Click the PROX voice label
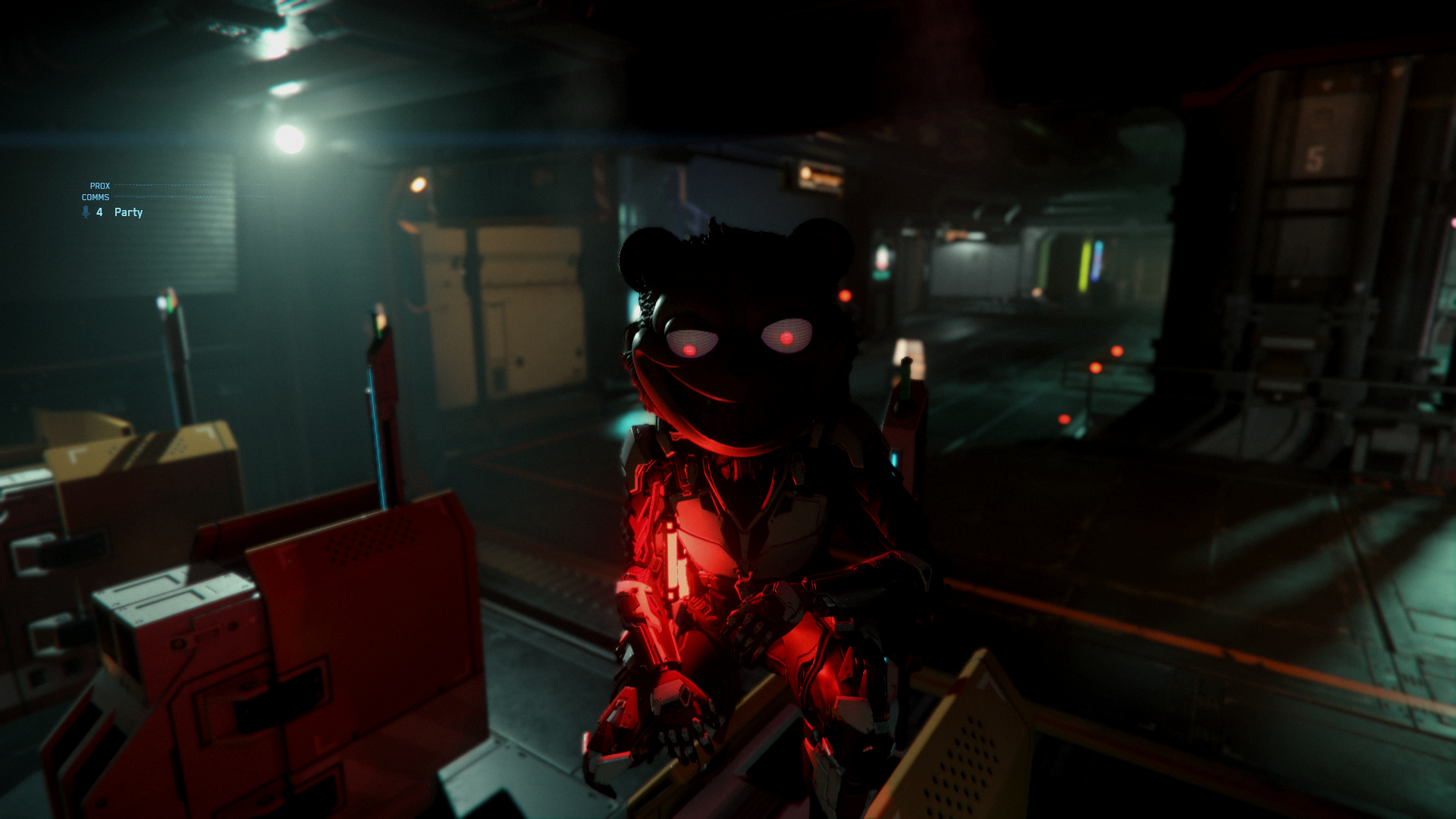The image size is (1456, 819). click(100, 186)
